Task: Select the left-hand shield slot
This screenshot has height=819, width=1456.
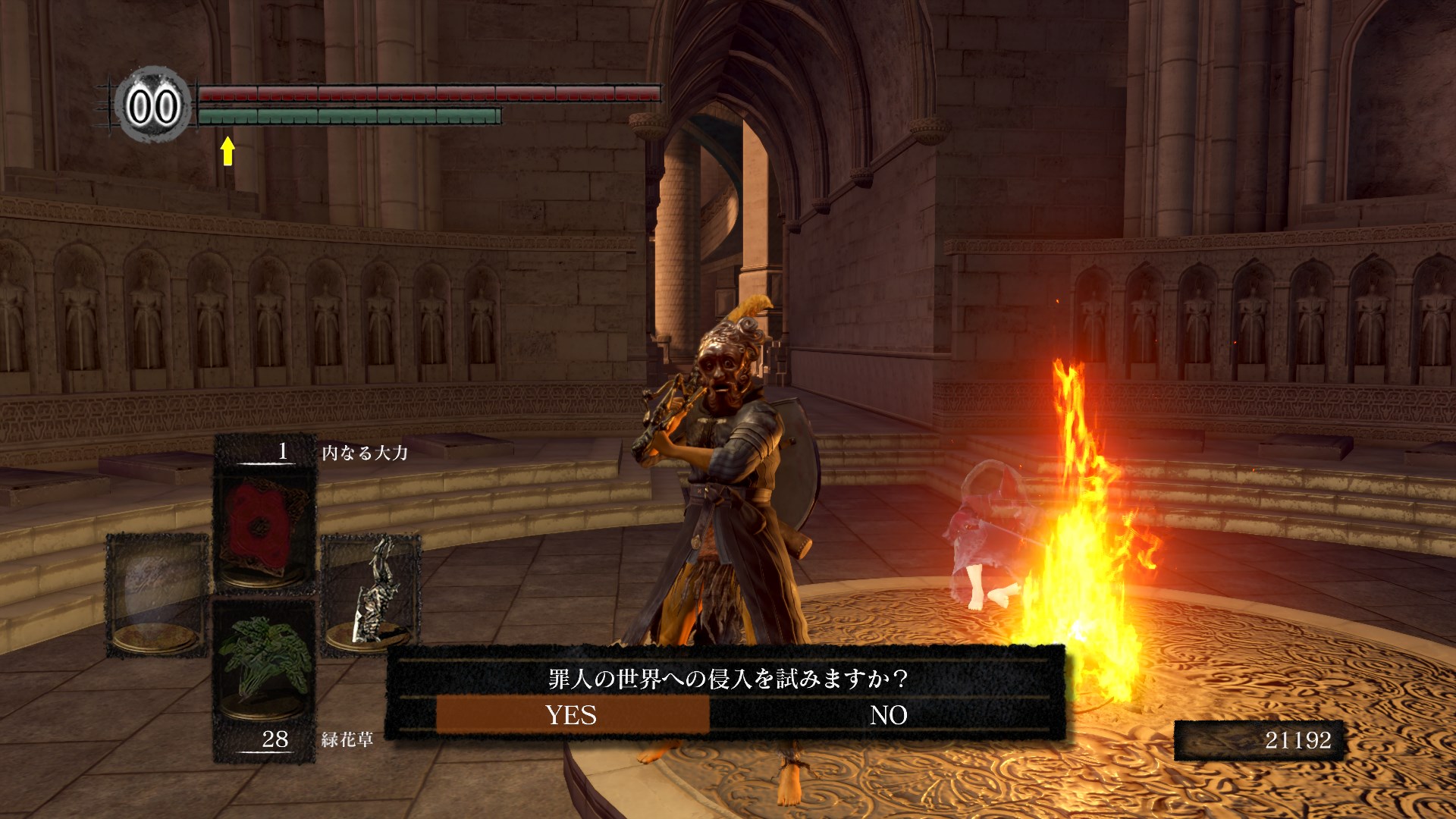Action: [157, 594]
